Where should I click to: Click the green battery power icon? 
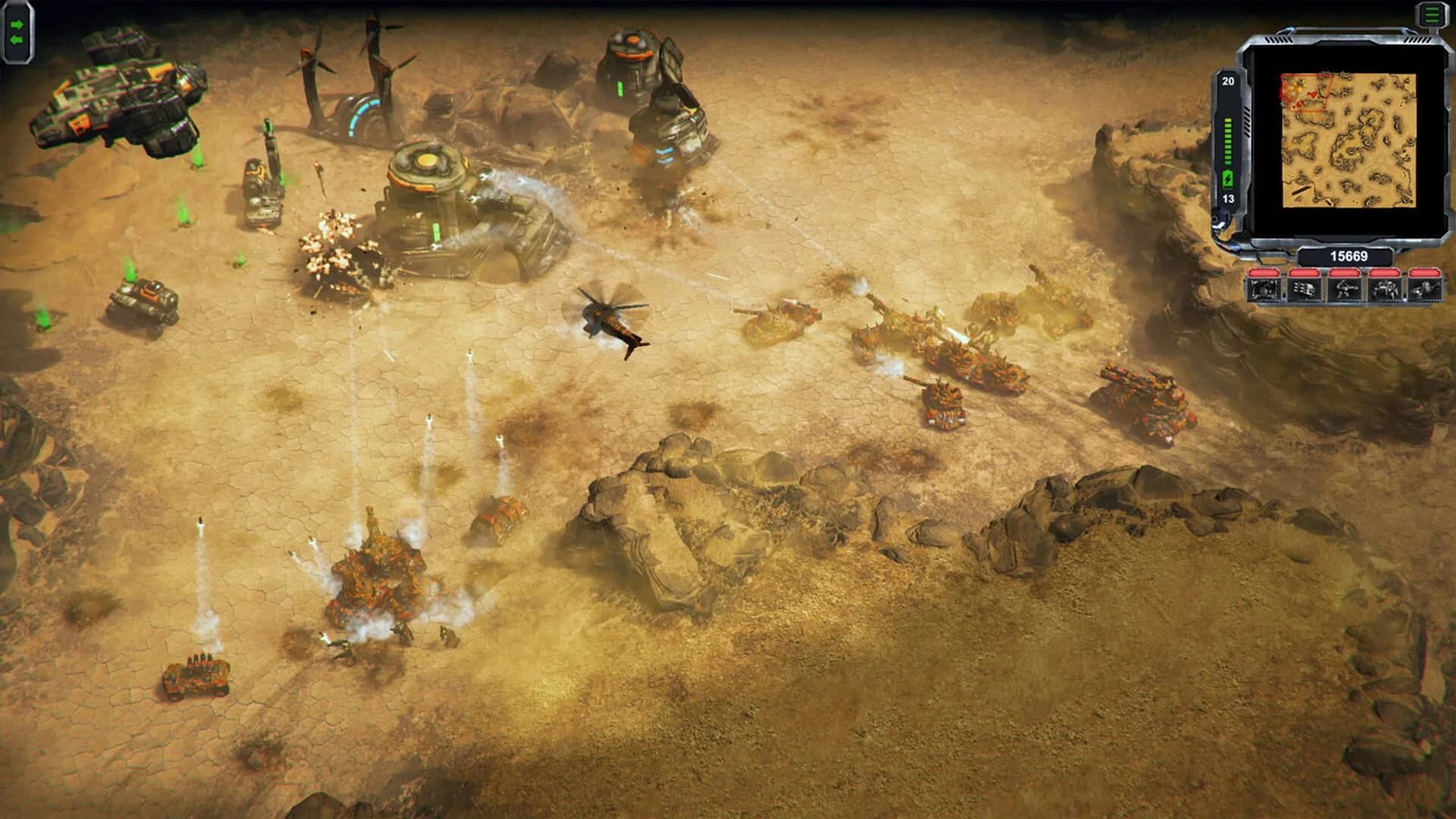tap(1228, 177)
